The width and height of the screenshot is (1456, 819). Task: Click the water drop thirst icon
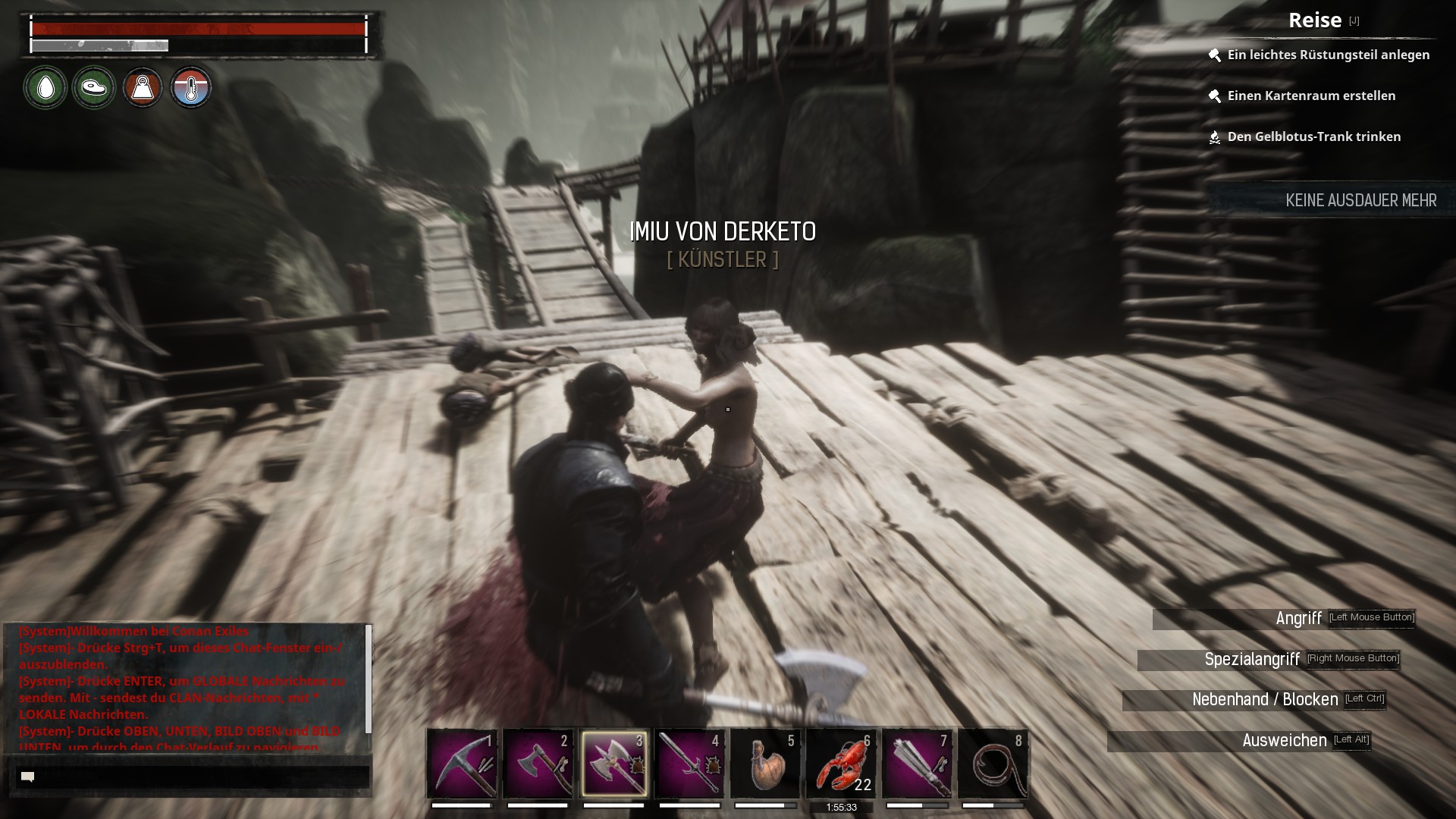(45, 88)
